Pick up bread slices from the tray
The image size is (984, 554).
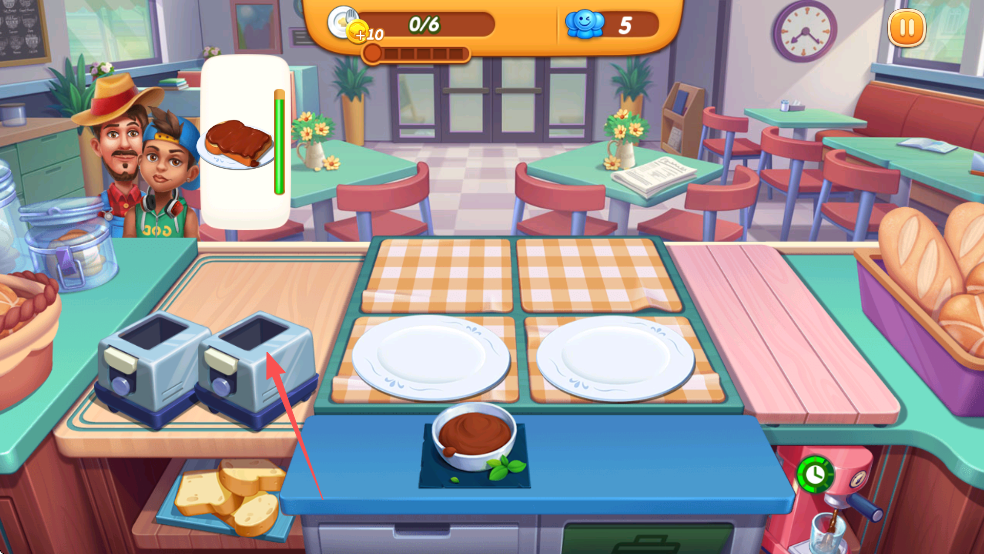pyautogui.click(x=228, y=495)
